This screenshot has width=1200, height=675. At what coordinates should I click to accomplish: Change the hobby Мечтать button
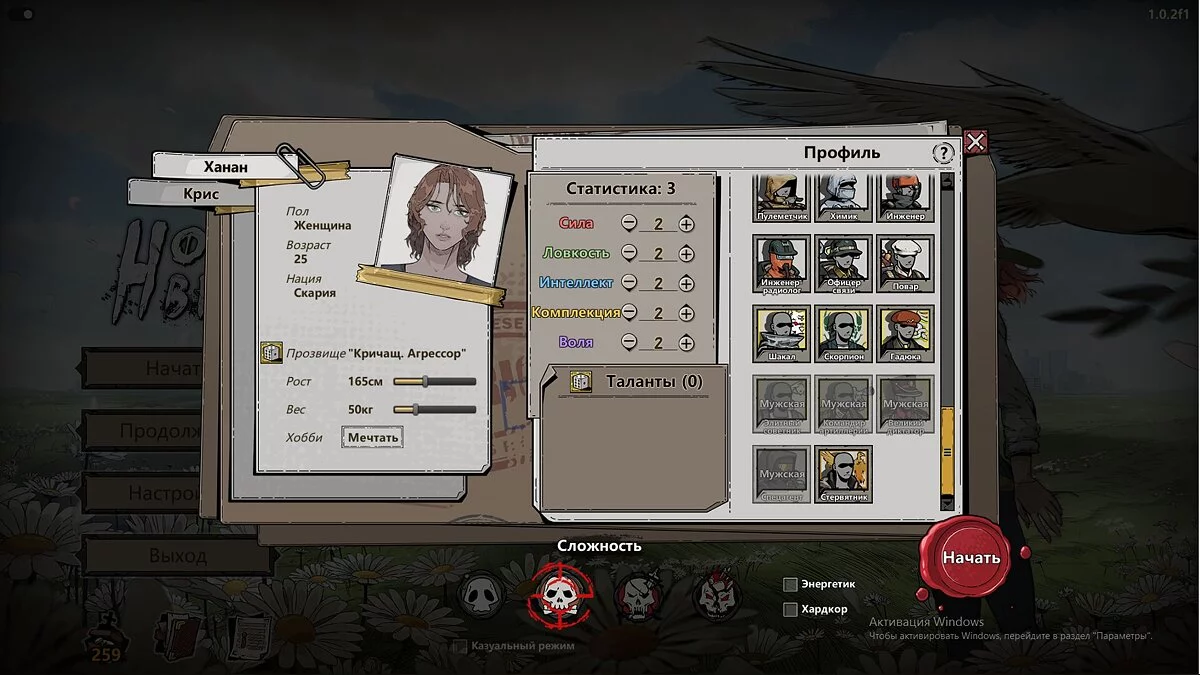(x=372, y=437)
